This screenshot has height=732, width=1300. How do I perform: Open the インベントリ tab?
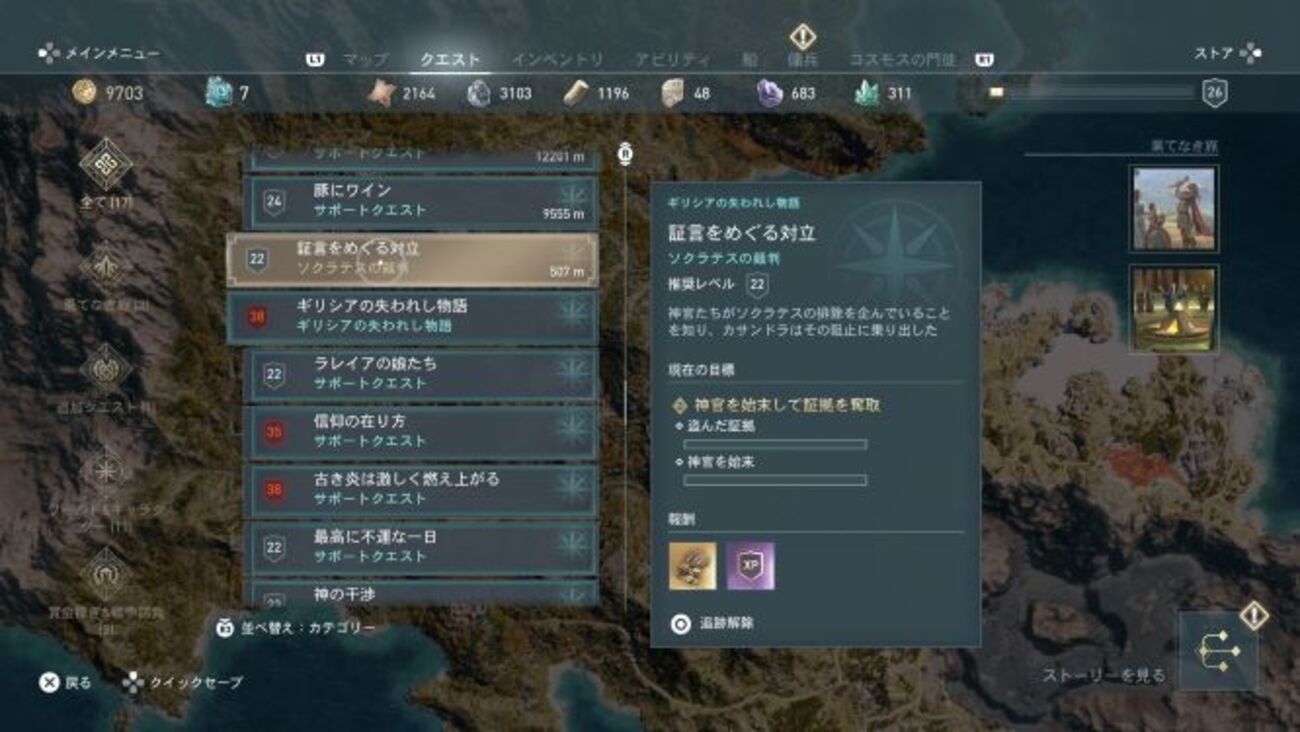pos(557,60)
